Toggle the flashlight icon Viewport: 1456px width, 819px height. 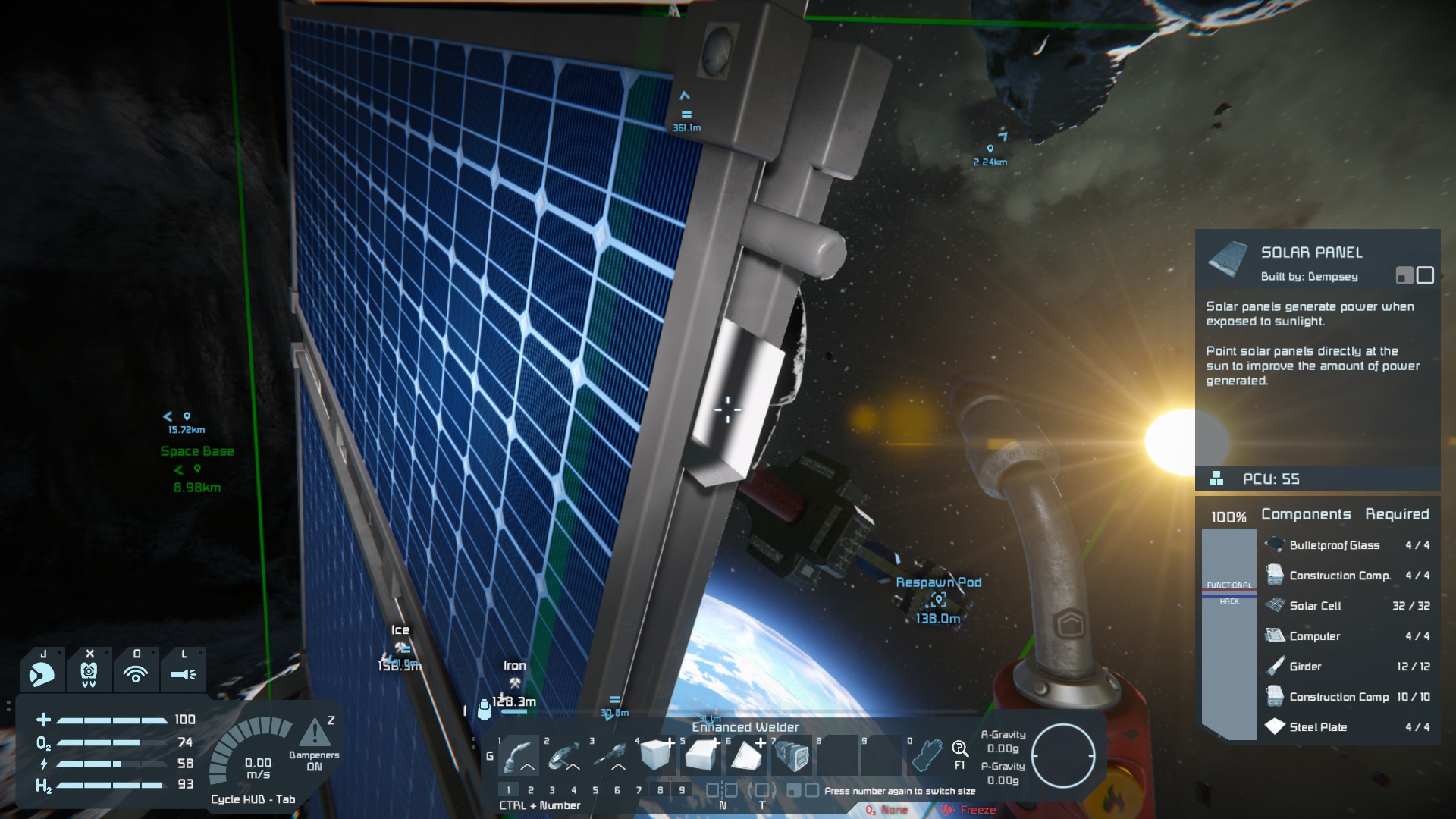pos(183,673)
